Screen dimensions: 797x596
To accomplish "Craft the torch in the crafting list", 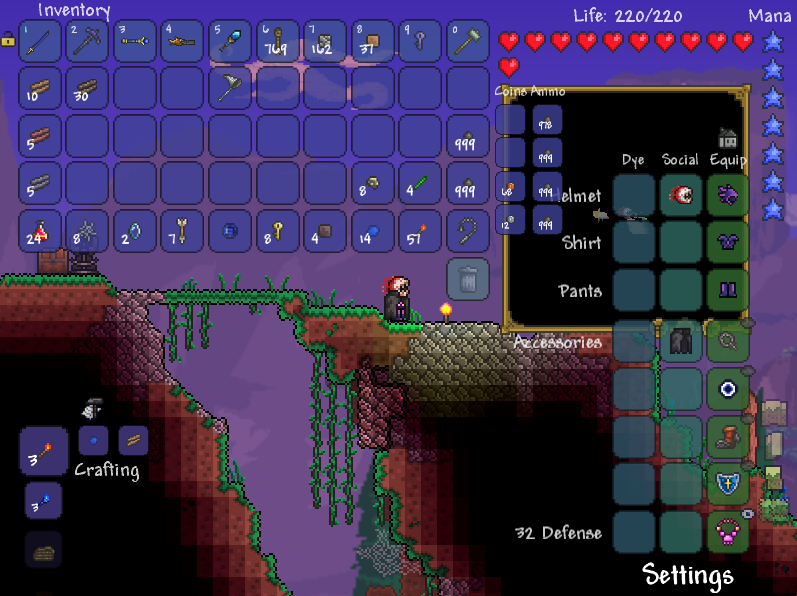I will 44,452.
